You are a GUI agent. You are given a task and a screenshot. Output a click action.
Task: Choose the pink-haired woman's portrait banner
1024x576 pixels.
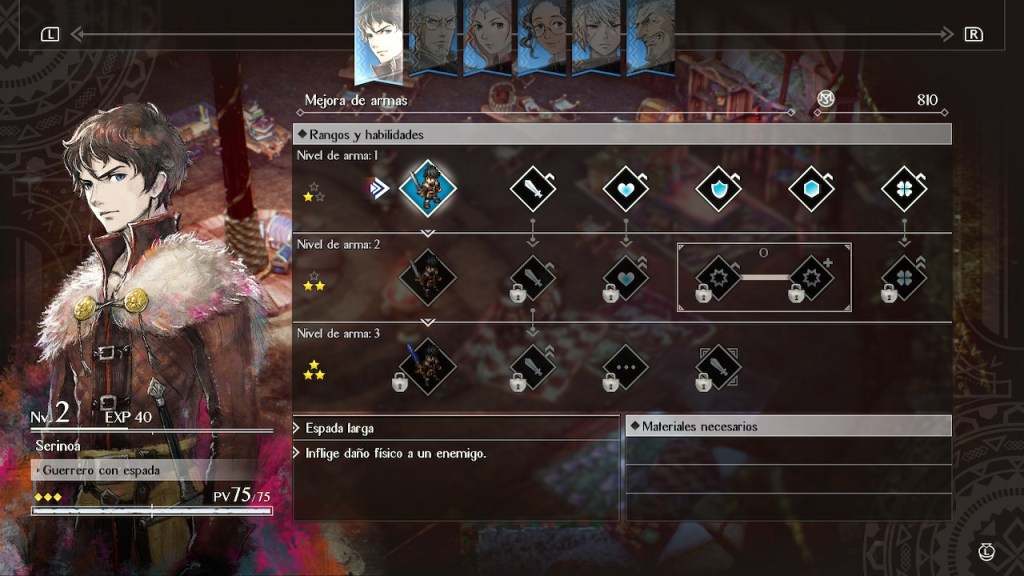click(488, 37)
